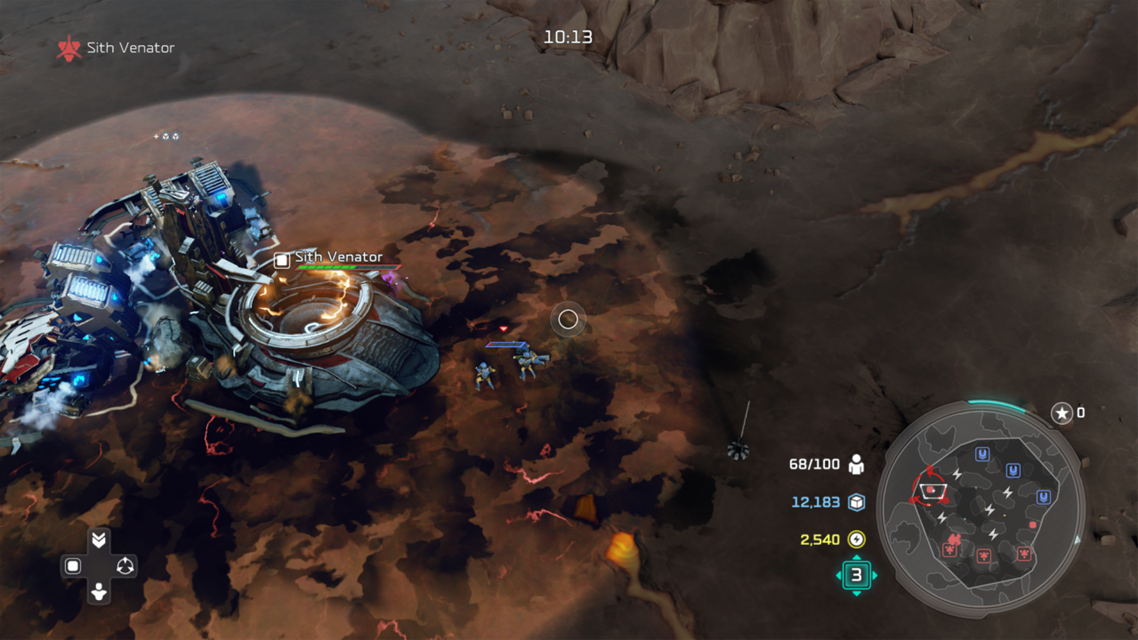Click the red Sith Venator emblem icon
Viewport: 1138px width, 640px height.
coord(69,48)
